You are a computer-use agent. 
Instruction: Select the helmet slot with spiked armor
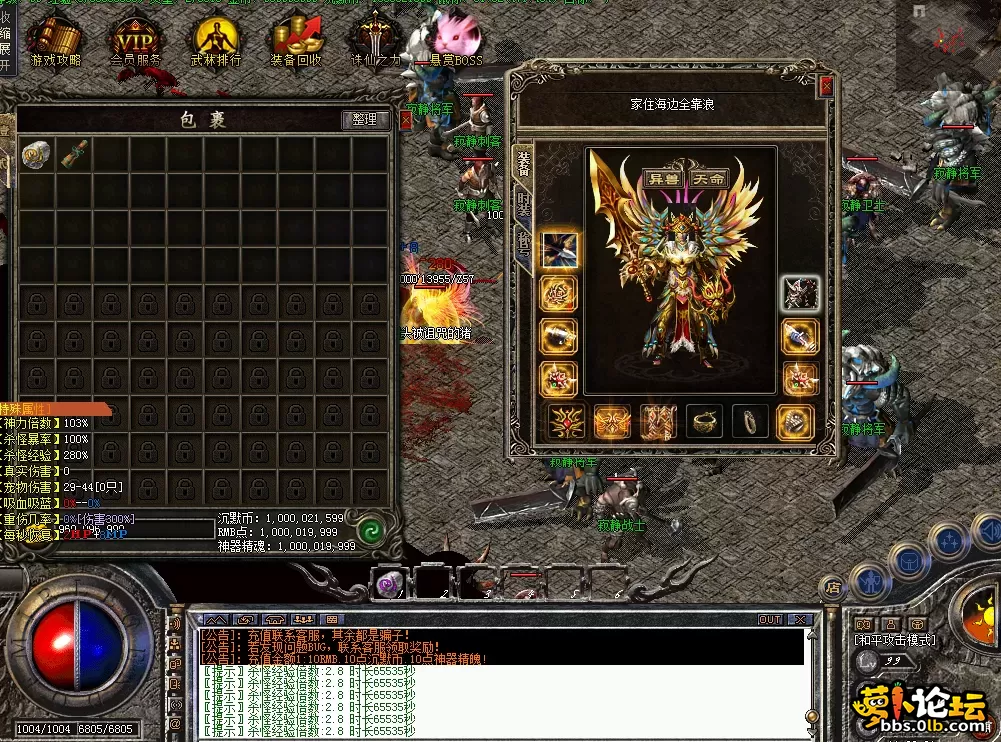[x=800, y=292]
